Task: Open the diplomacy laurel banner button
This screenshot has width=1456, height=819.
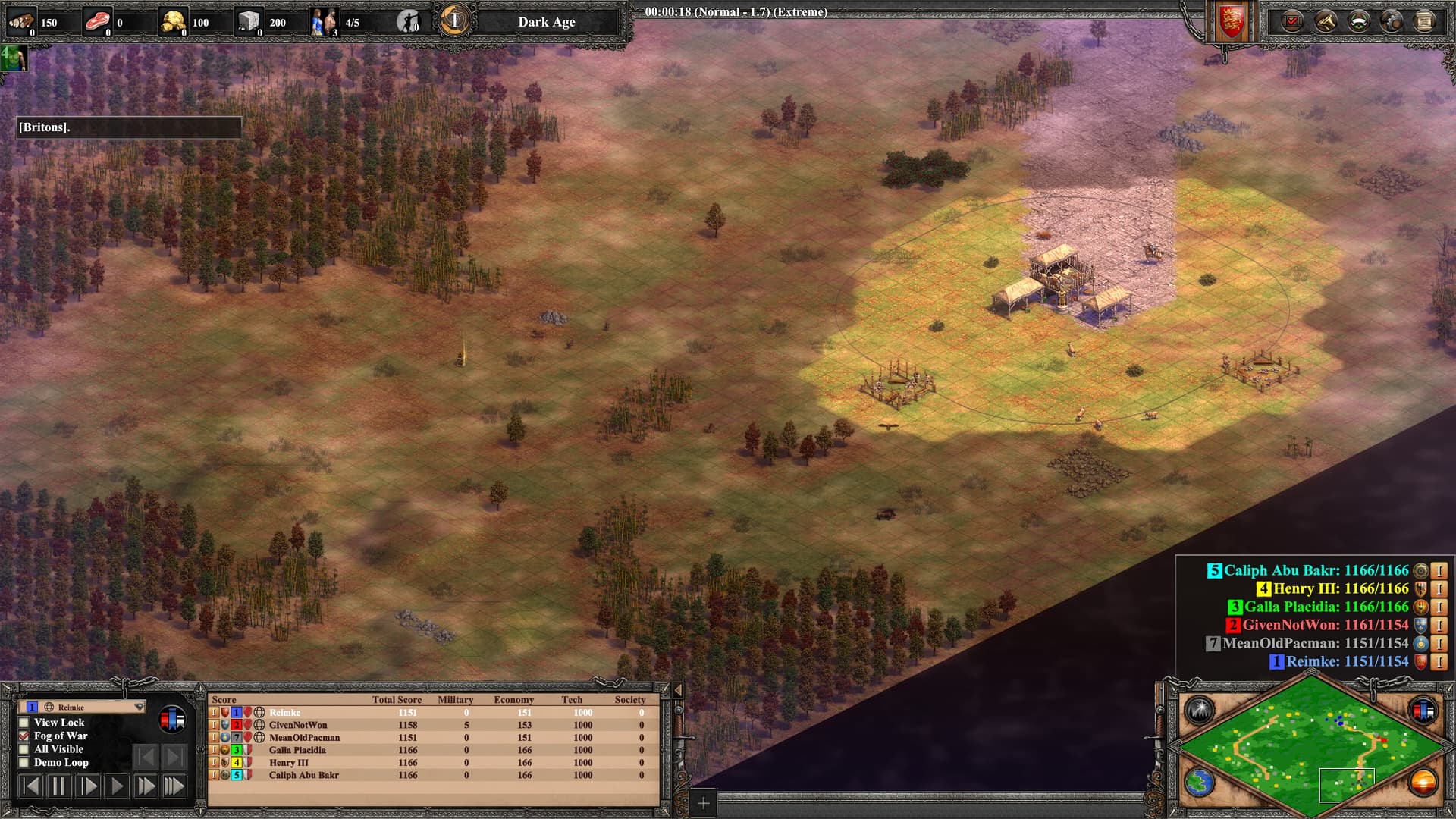Action: (1359, 20)
